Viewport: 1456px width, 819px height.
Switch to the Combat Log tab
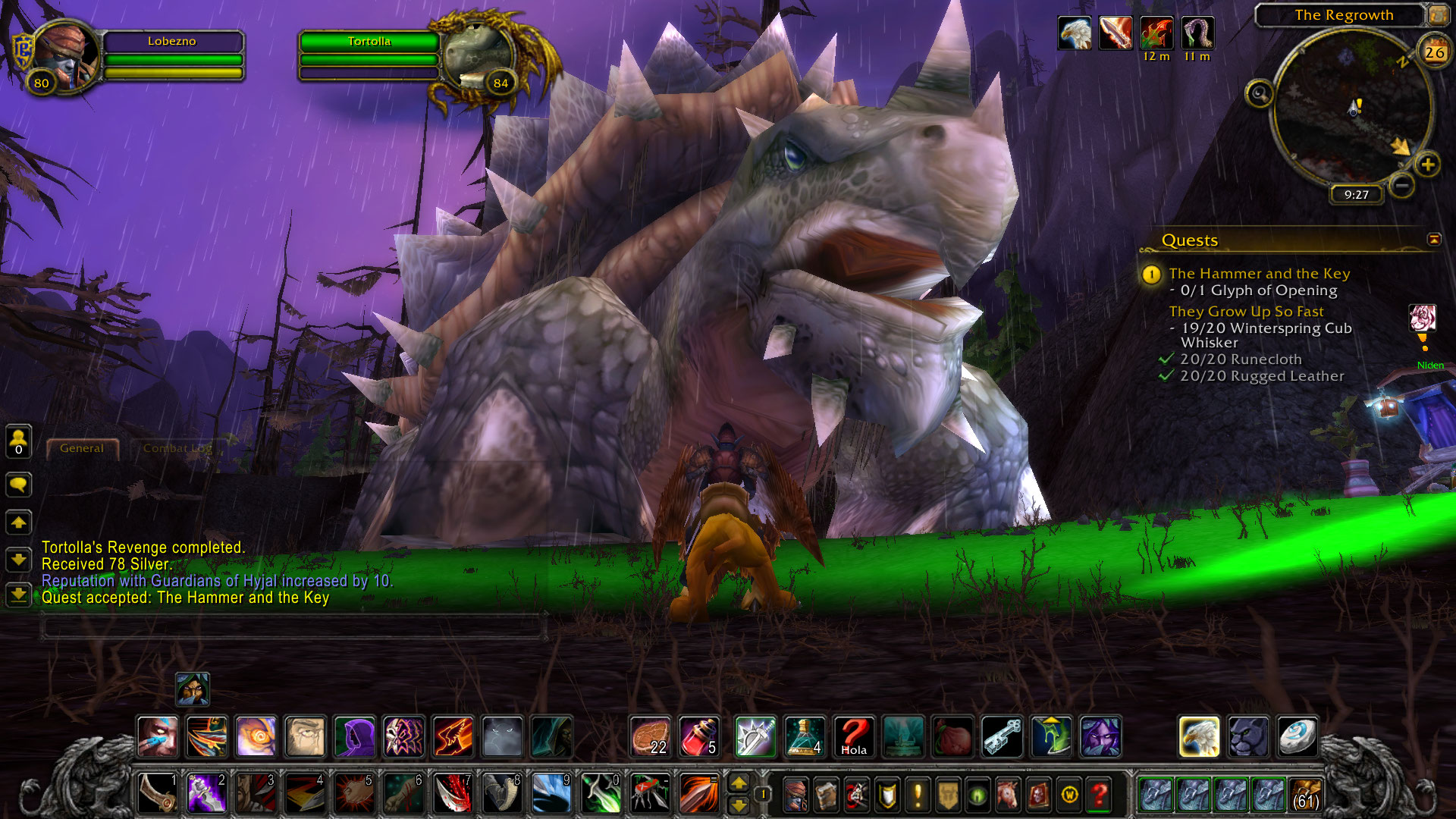pos(177,448)
